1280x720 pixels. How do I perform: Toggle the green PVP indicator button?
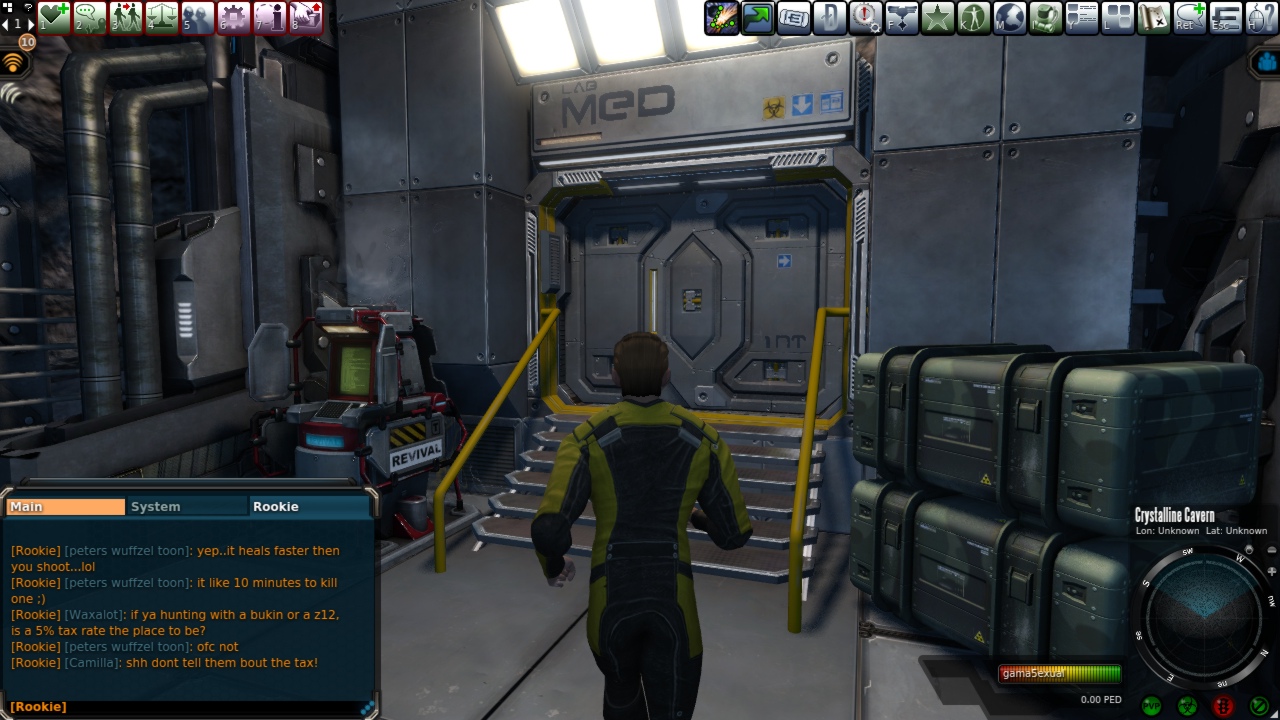(x=1150, y=706)
